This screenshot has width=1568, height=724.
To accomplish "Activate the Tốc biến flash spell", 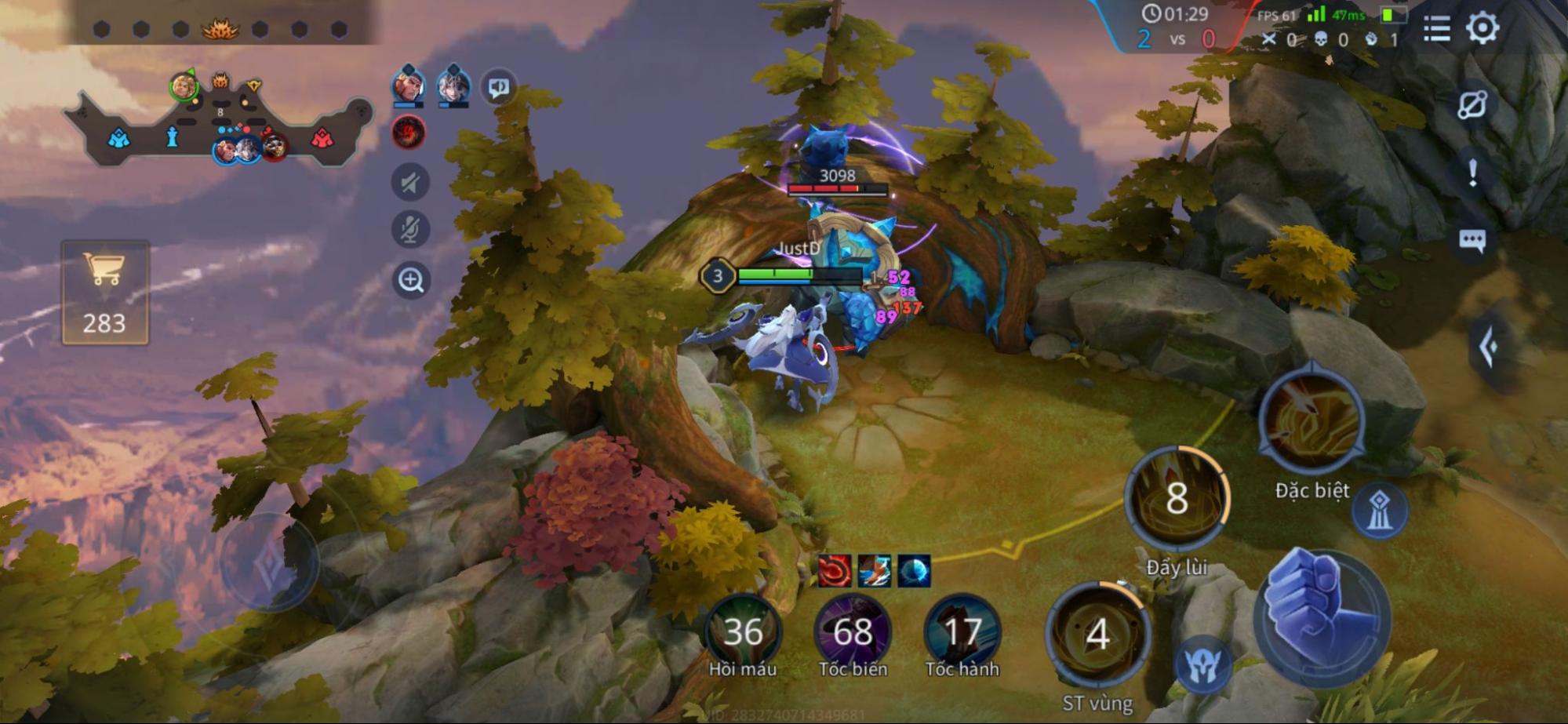I will 852,632.
